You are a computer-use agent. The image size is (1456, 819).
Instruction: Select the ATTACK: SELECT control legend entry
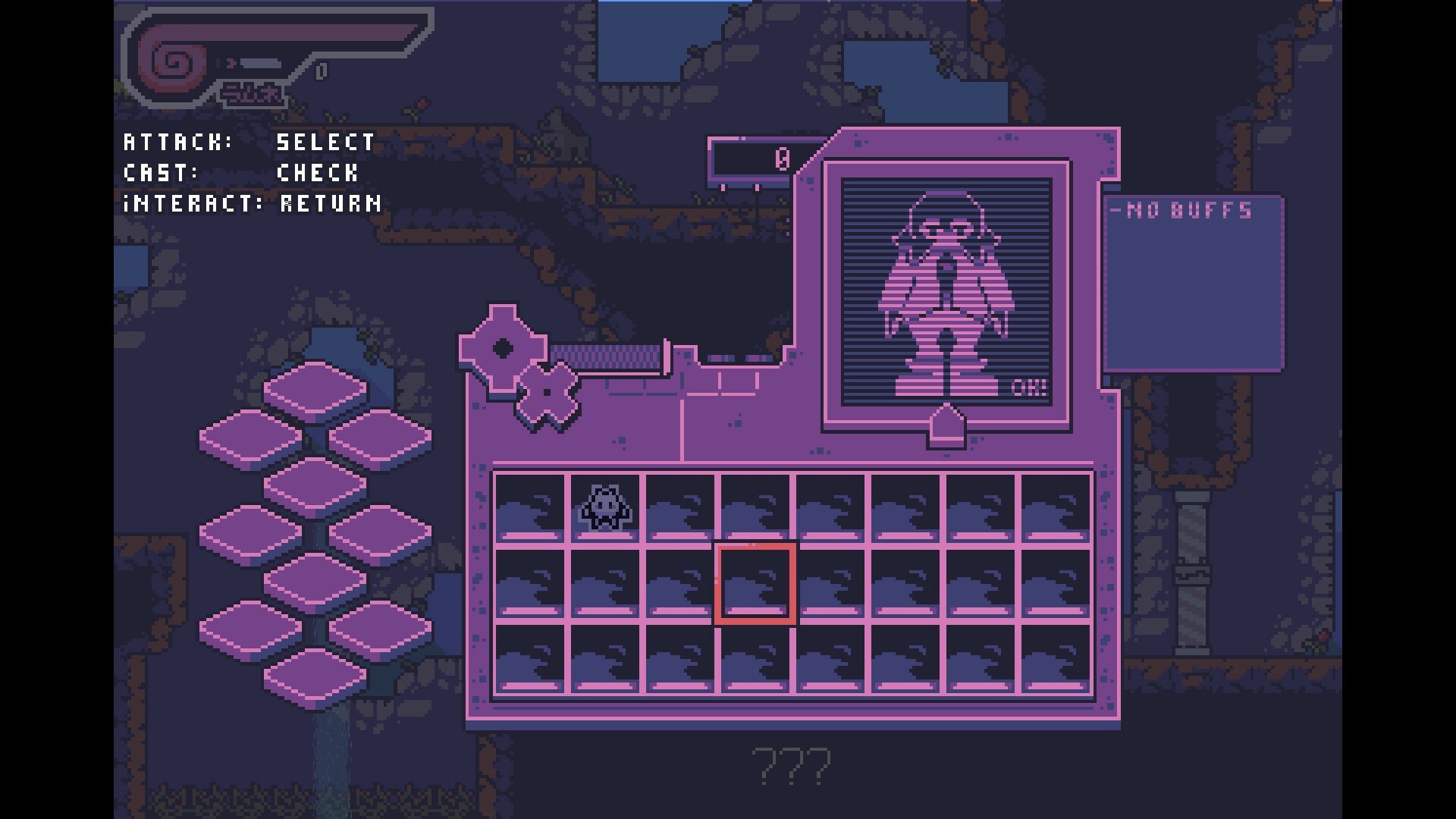click(x=249, y=142)
